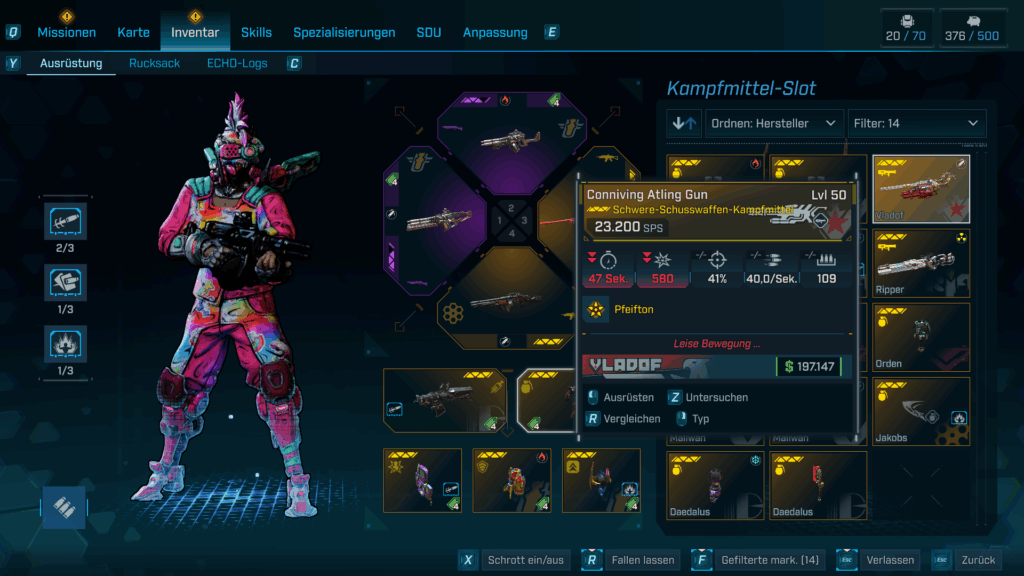Select the highlighted Vladof item tile
The height and width of the screenshot is (576, 1024).
click(x=921, y=189)
